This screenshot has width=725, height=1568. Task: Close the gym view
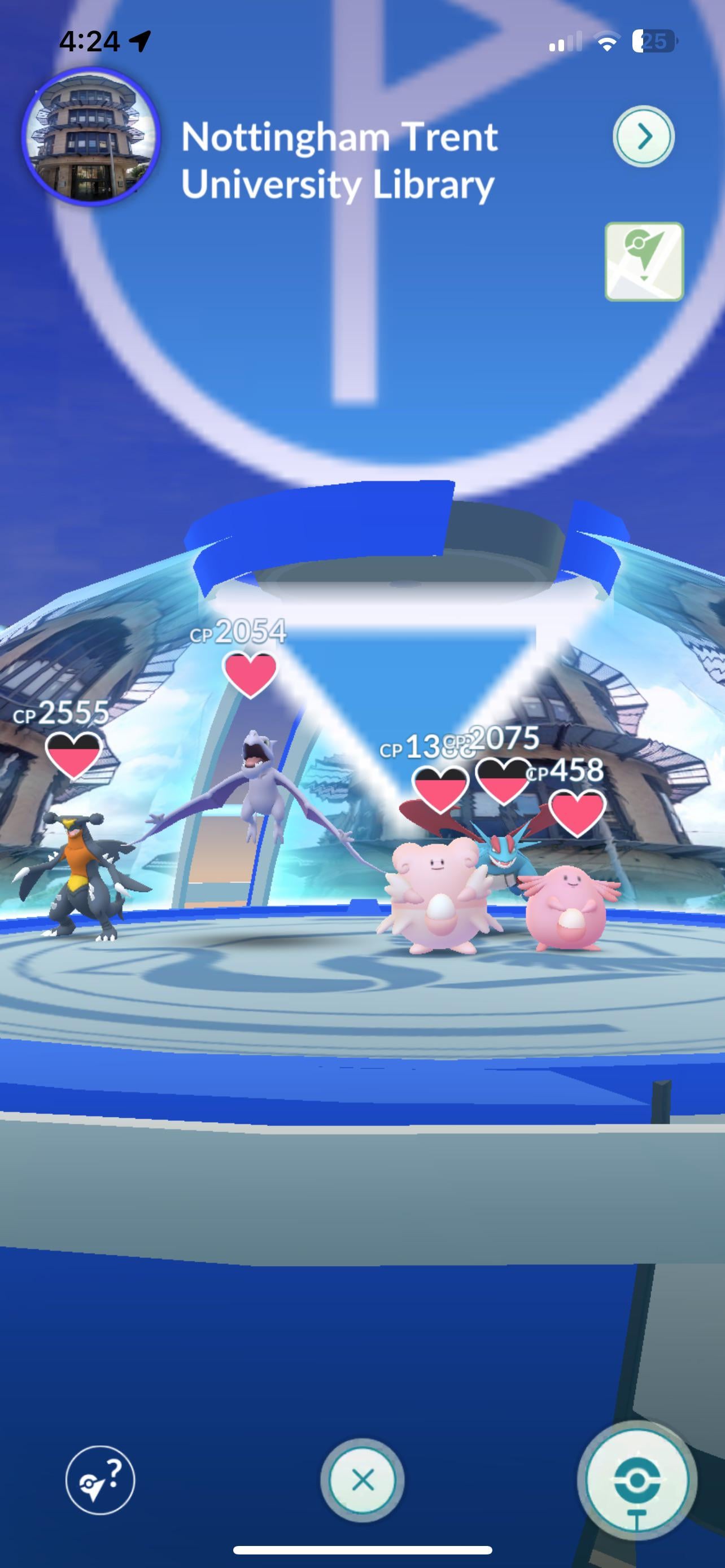(363, 1480)
